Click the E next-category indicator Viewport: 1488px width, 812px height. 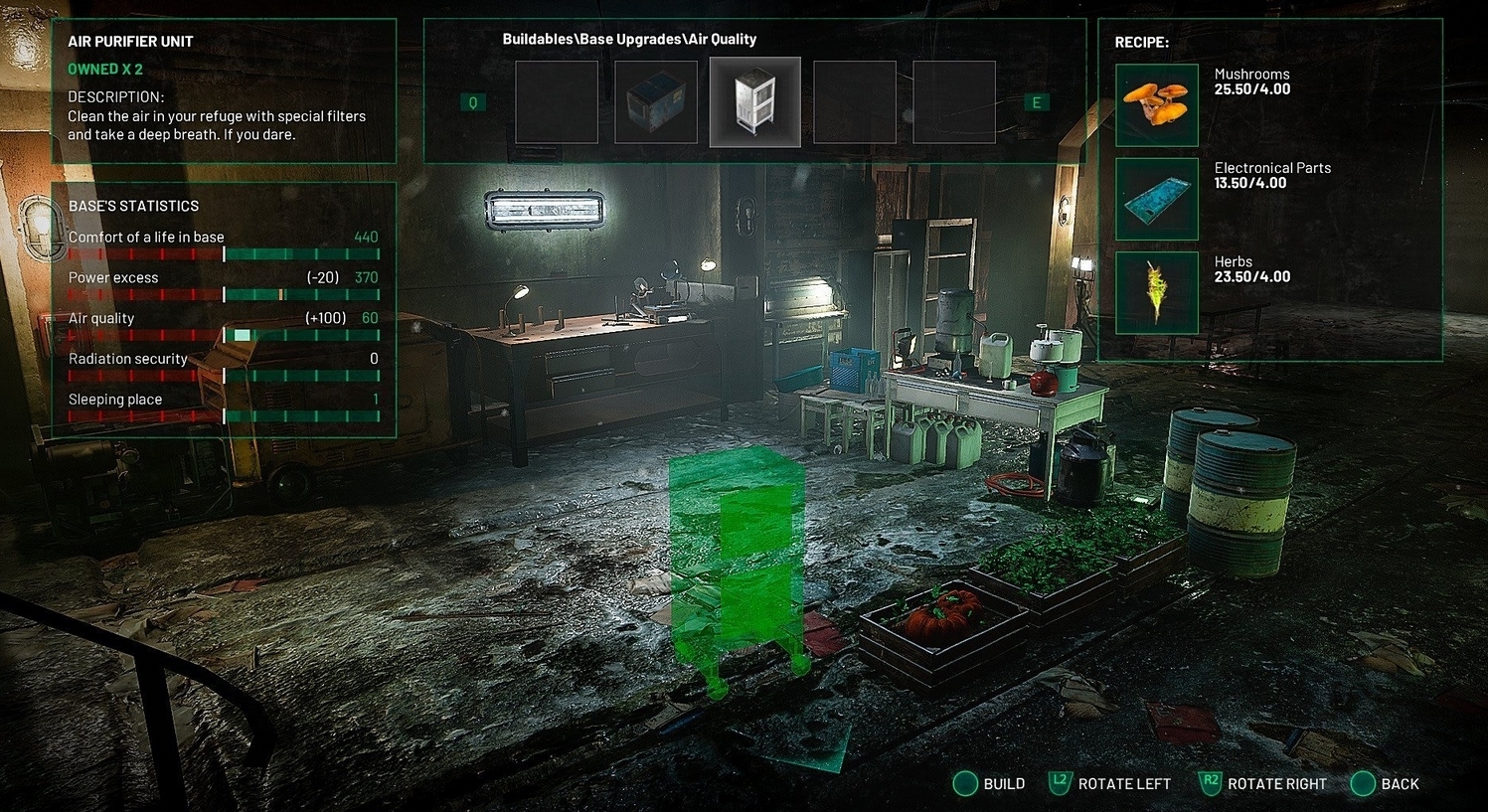(1036, 102)
